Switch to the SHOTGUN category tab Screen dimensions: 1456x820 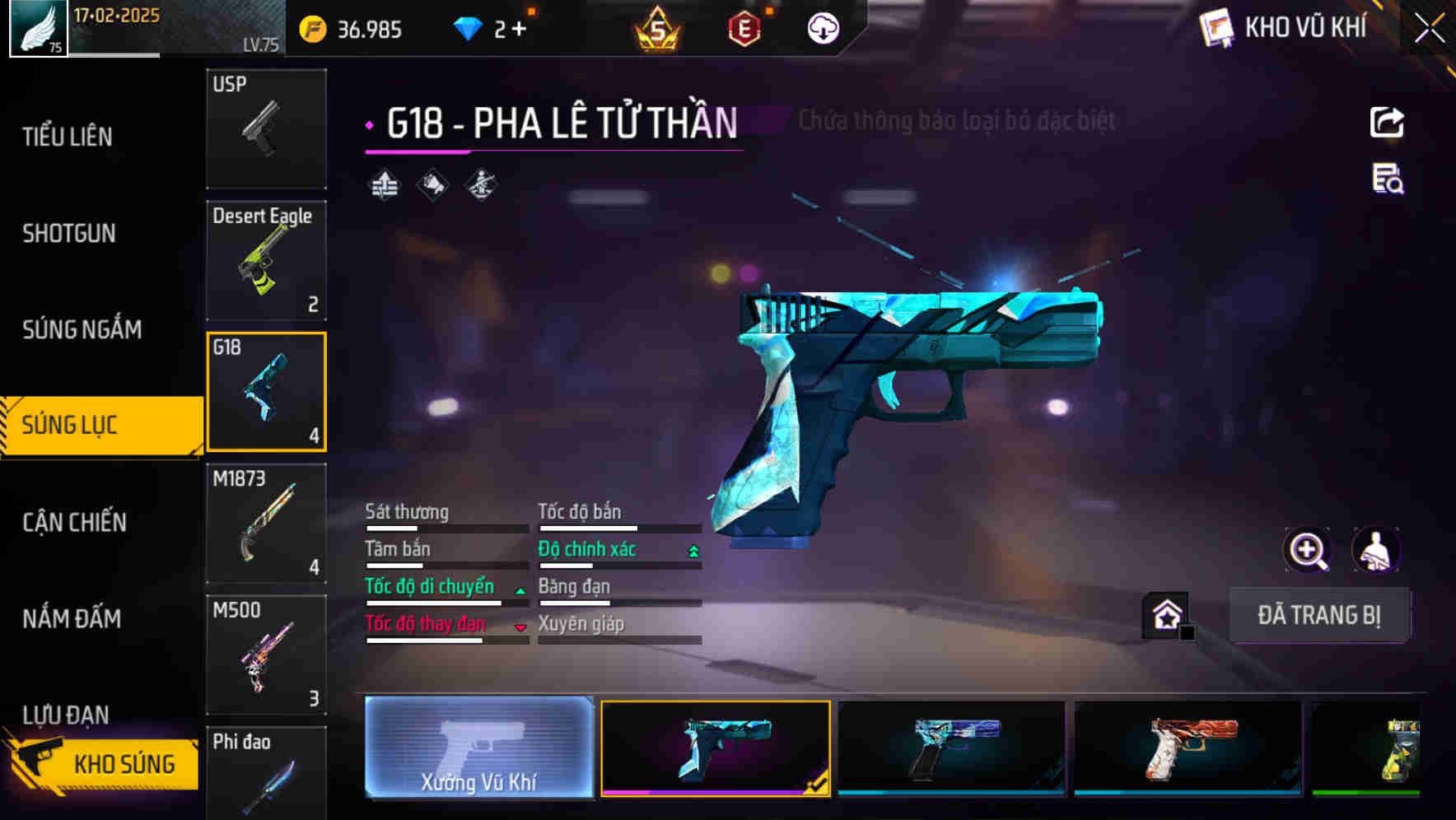tap(68, 234)
